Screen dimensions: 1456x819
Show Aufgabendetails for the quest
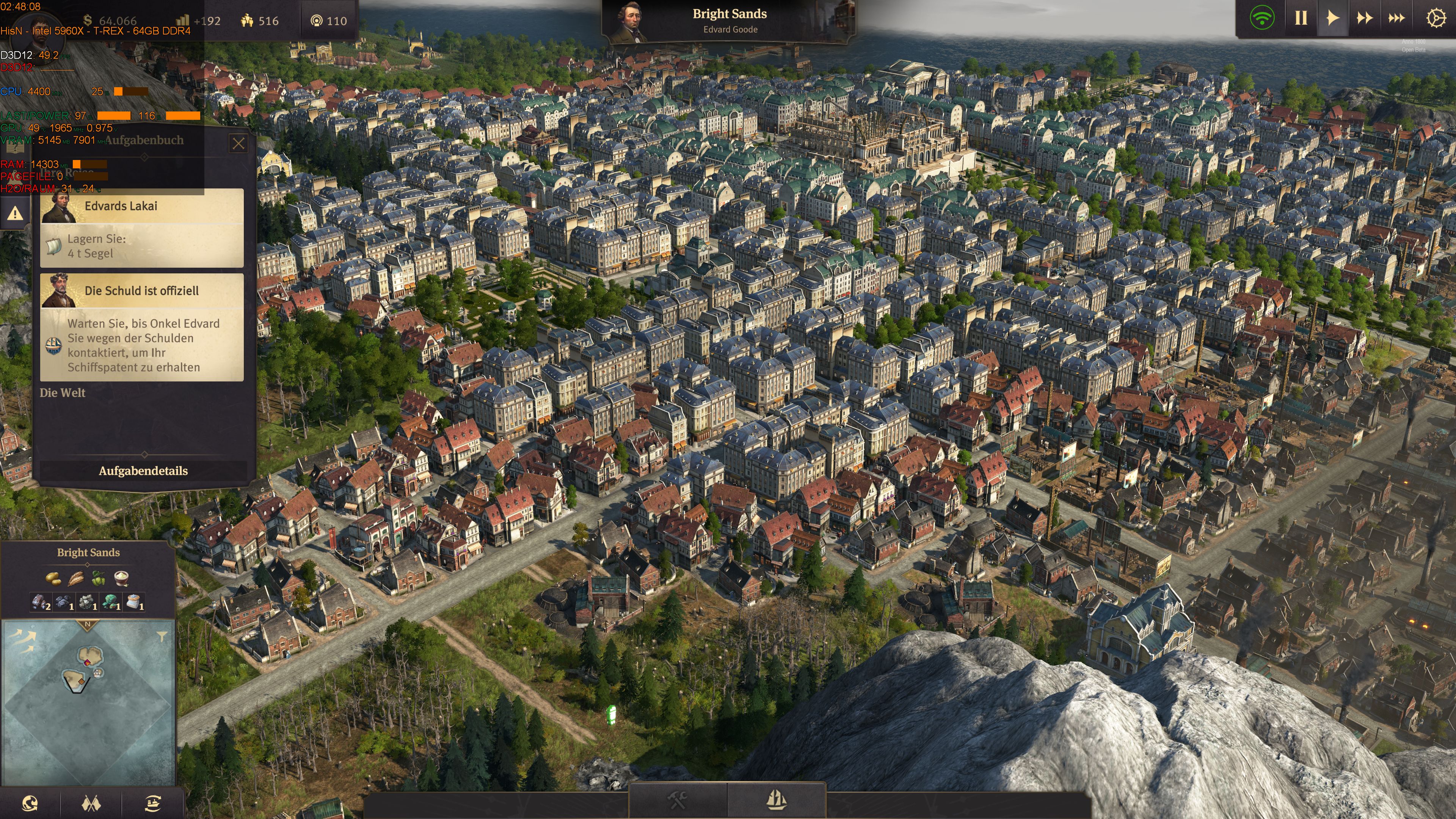click(143, 471)
